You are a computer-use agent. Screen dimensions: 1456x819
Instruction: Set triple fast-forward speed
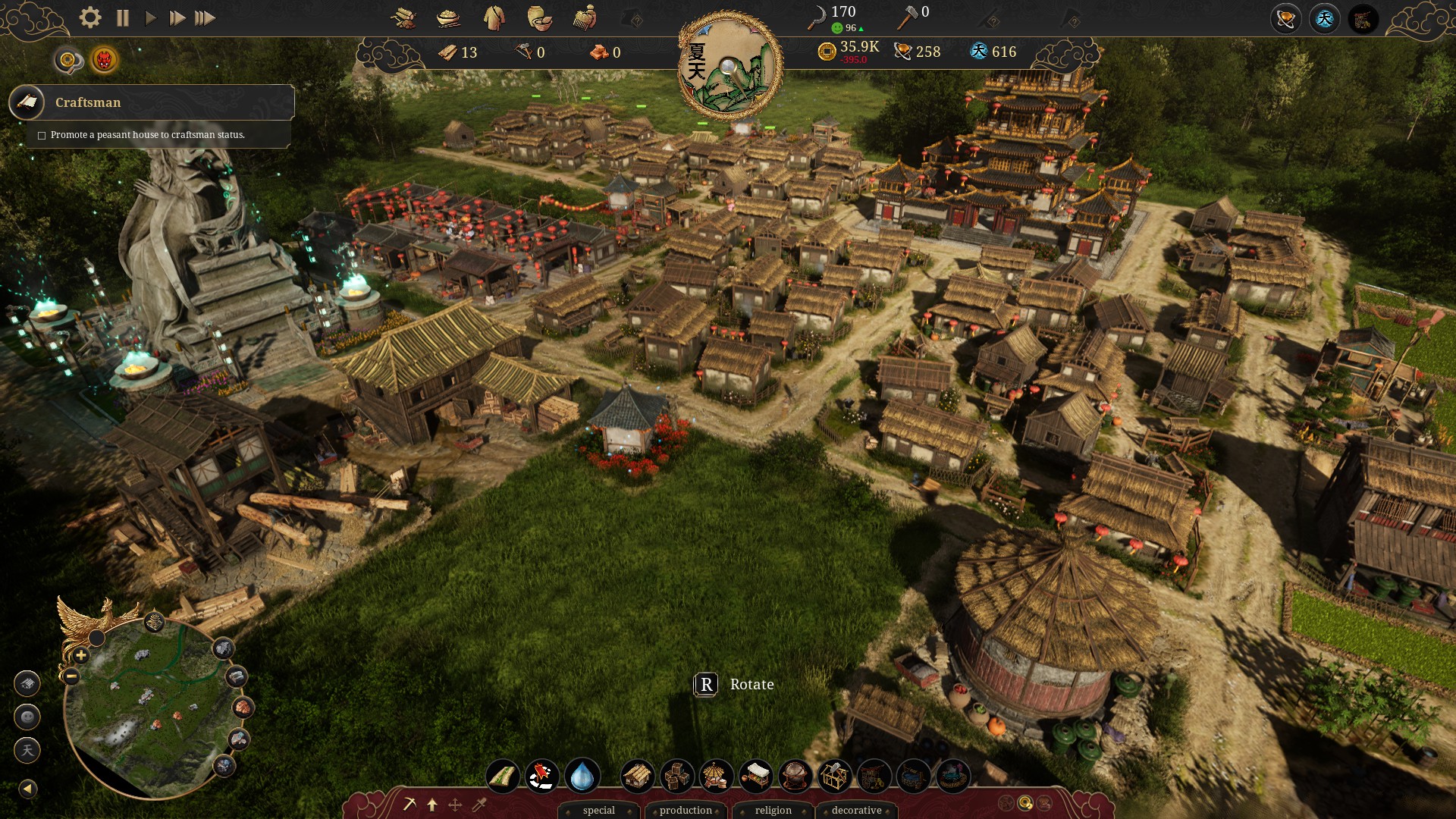pyautogui.click(x=205, y=17)
